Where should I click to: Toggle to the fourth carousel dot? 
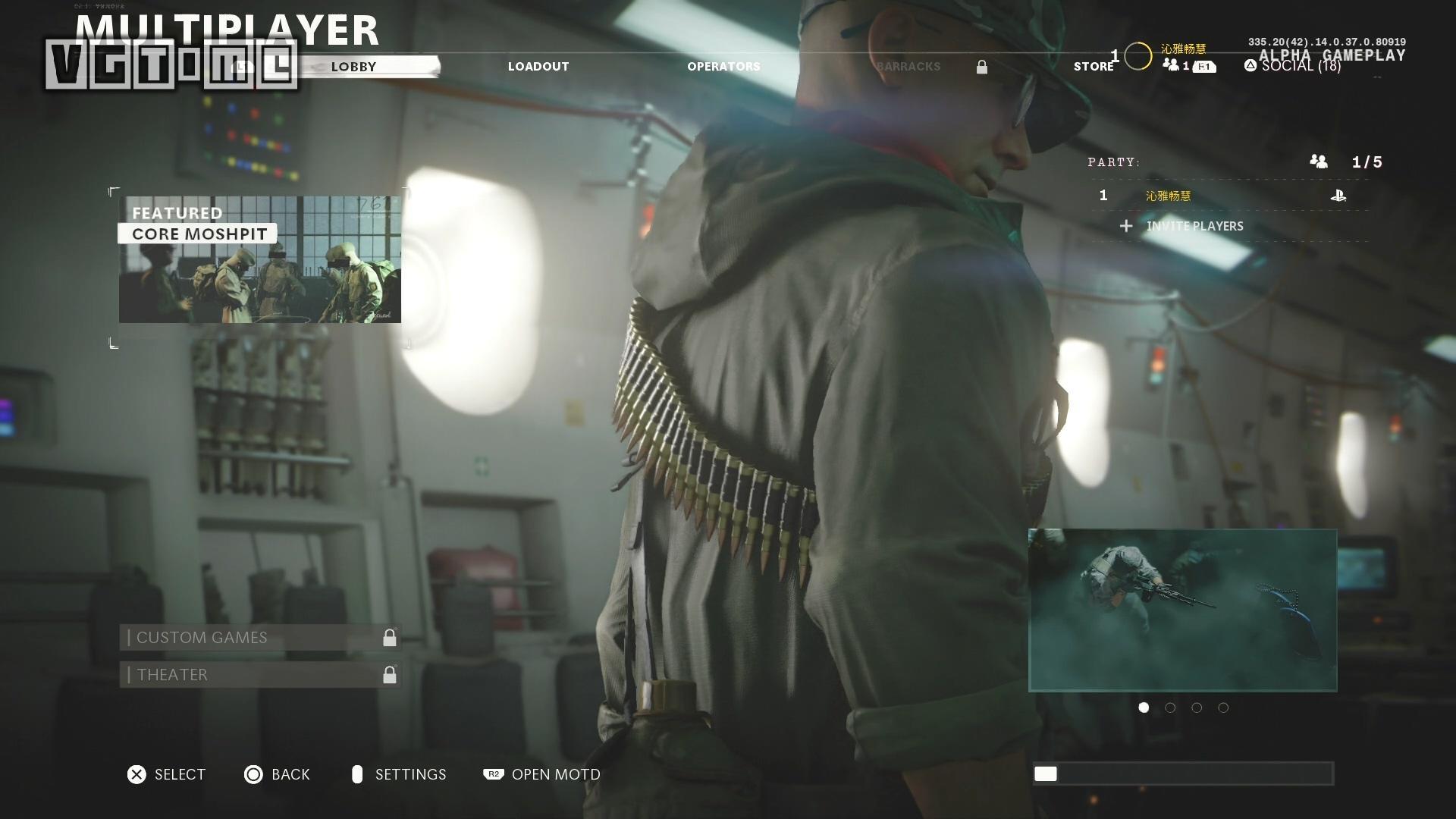point(1223,708)
